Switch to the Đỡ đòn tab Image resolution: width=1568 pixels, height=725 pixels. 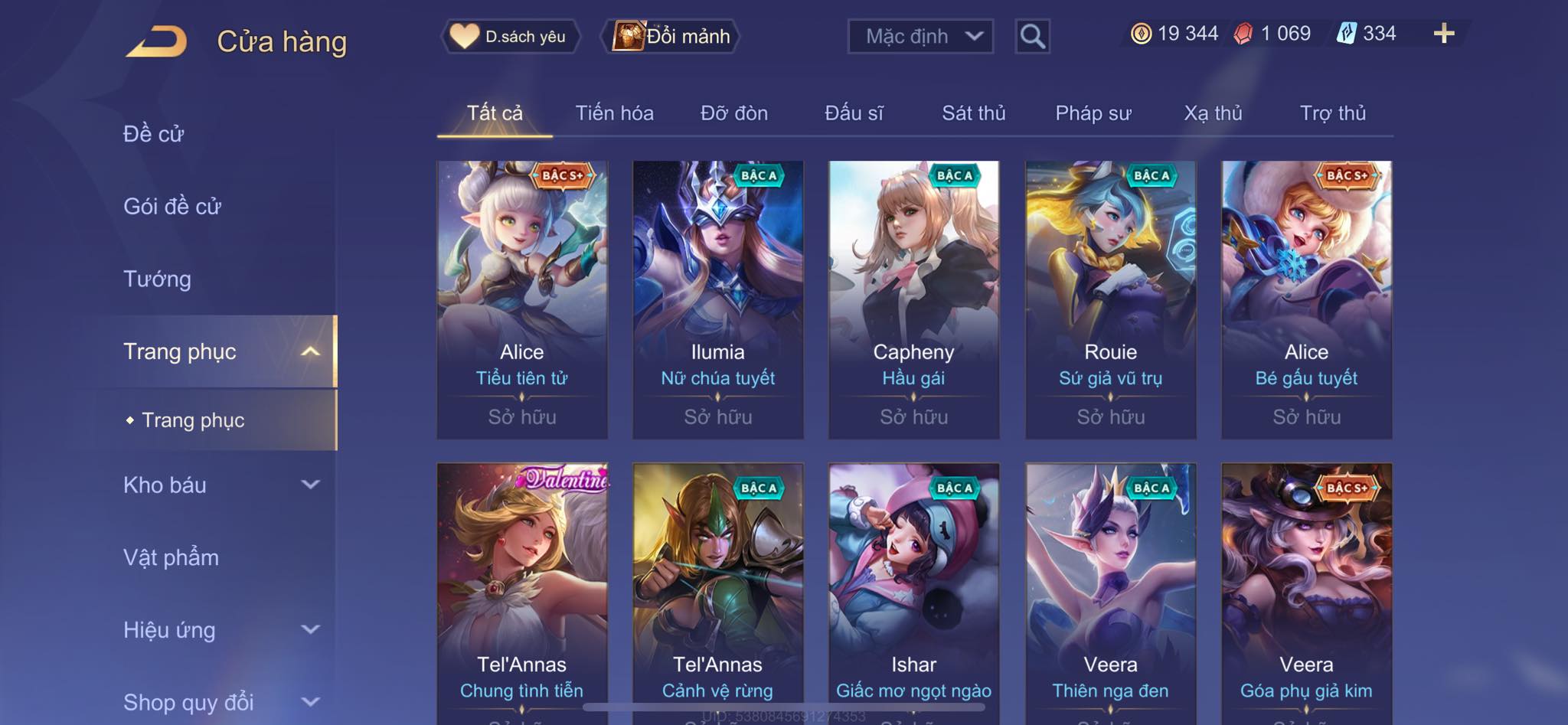click(733, 113)
